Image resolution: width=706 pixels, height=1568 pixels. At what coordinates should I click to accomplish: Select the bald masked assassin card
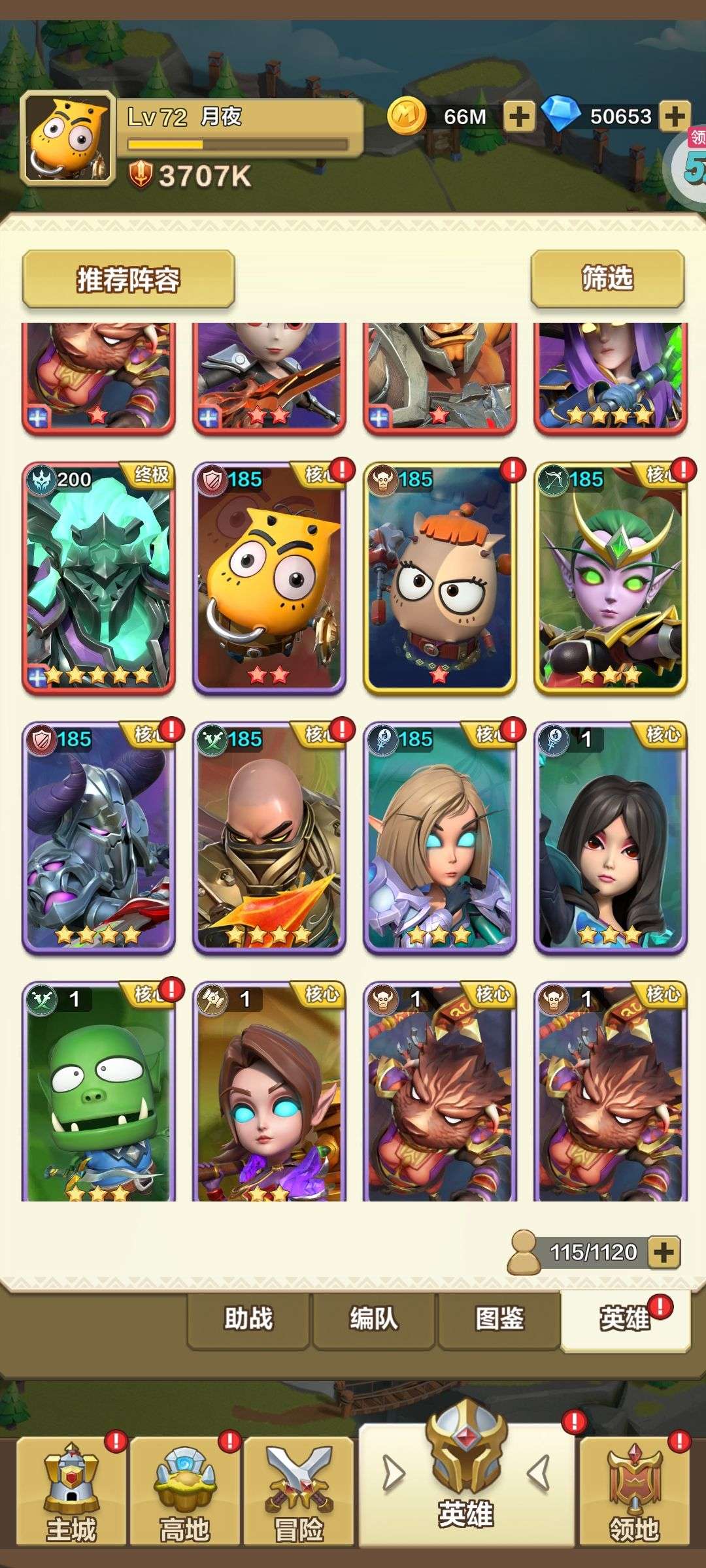tap(269, 838)
